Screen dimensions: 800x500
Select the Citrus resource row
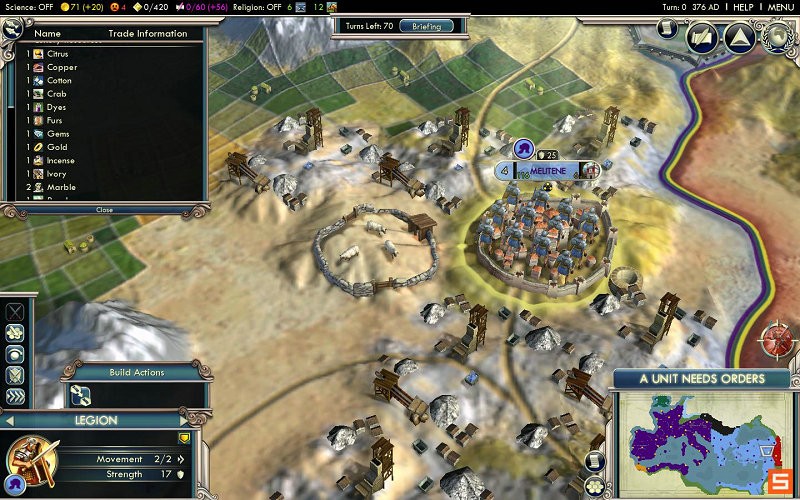coord(60,54)
